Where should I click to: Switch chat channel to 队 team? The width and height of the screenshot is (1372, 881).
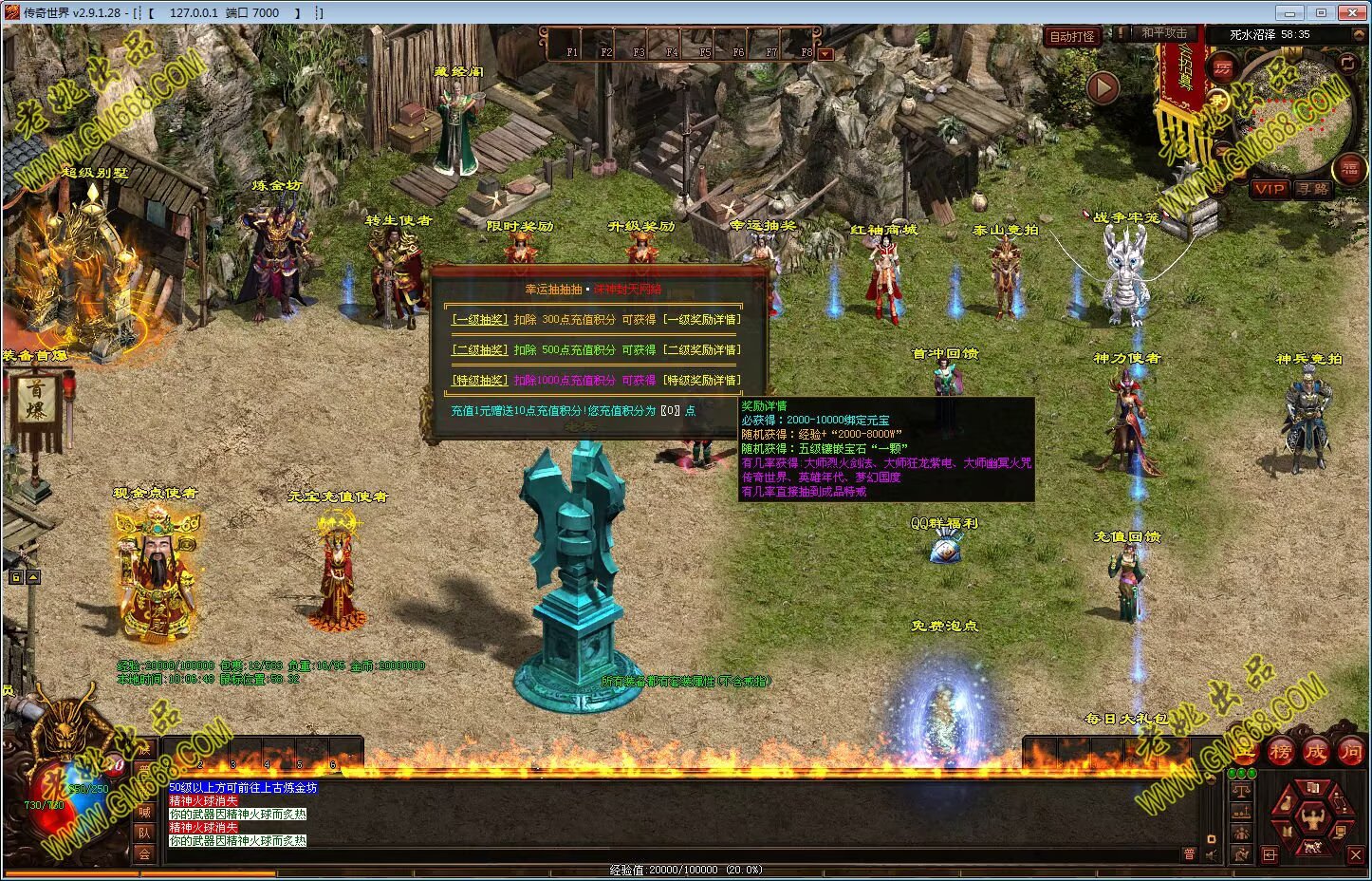click(144, 833)
